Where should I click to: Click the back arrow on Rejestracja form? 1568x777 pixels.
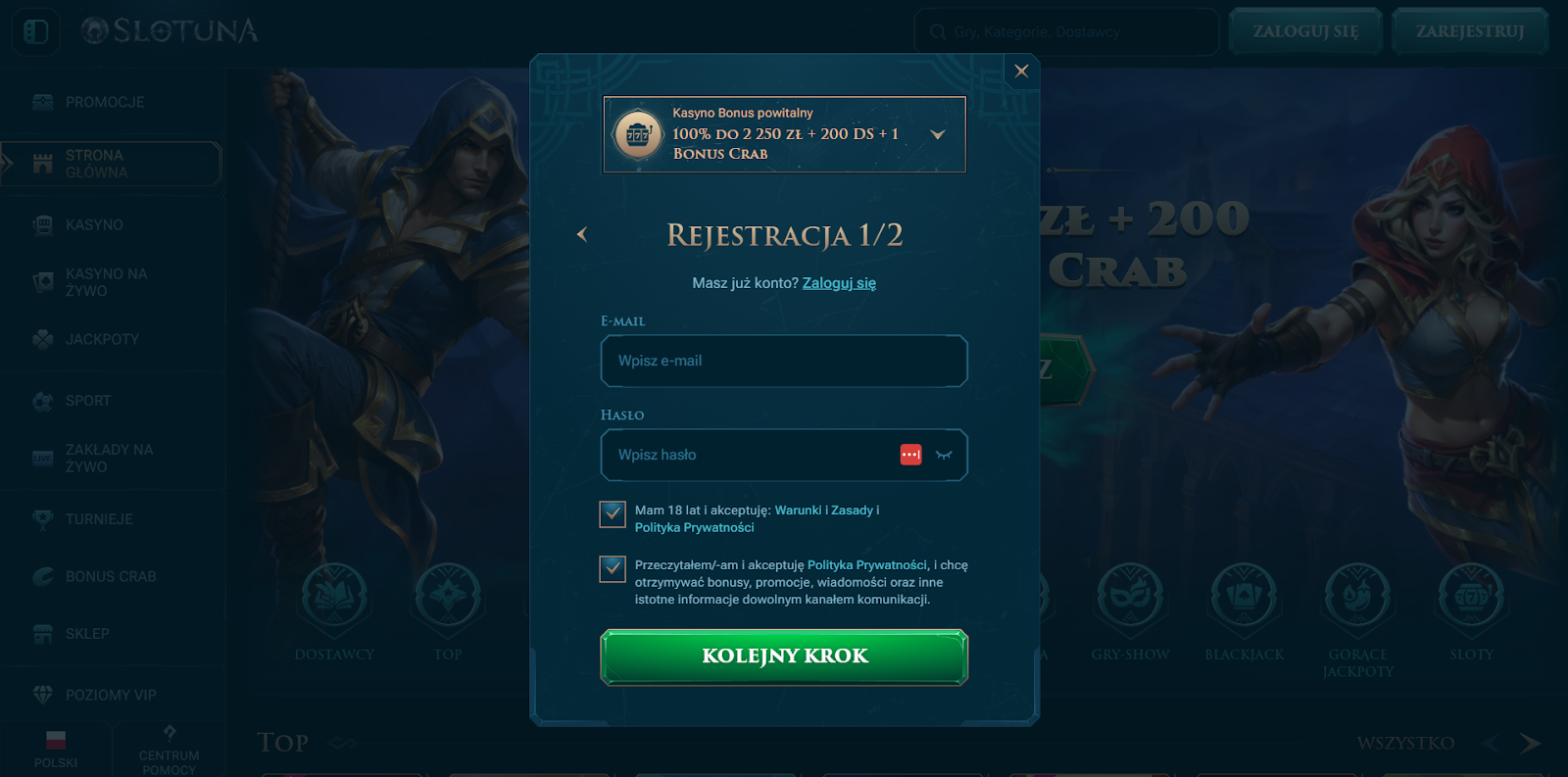(x=582, y=234)
